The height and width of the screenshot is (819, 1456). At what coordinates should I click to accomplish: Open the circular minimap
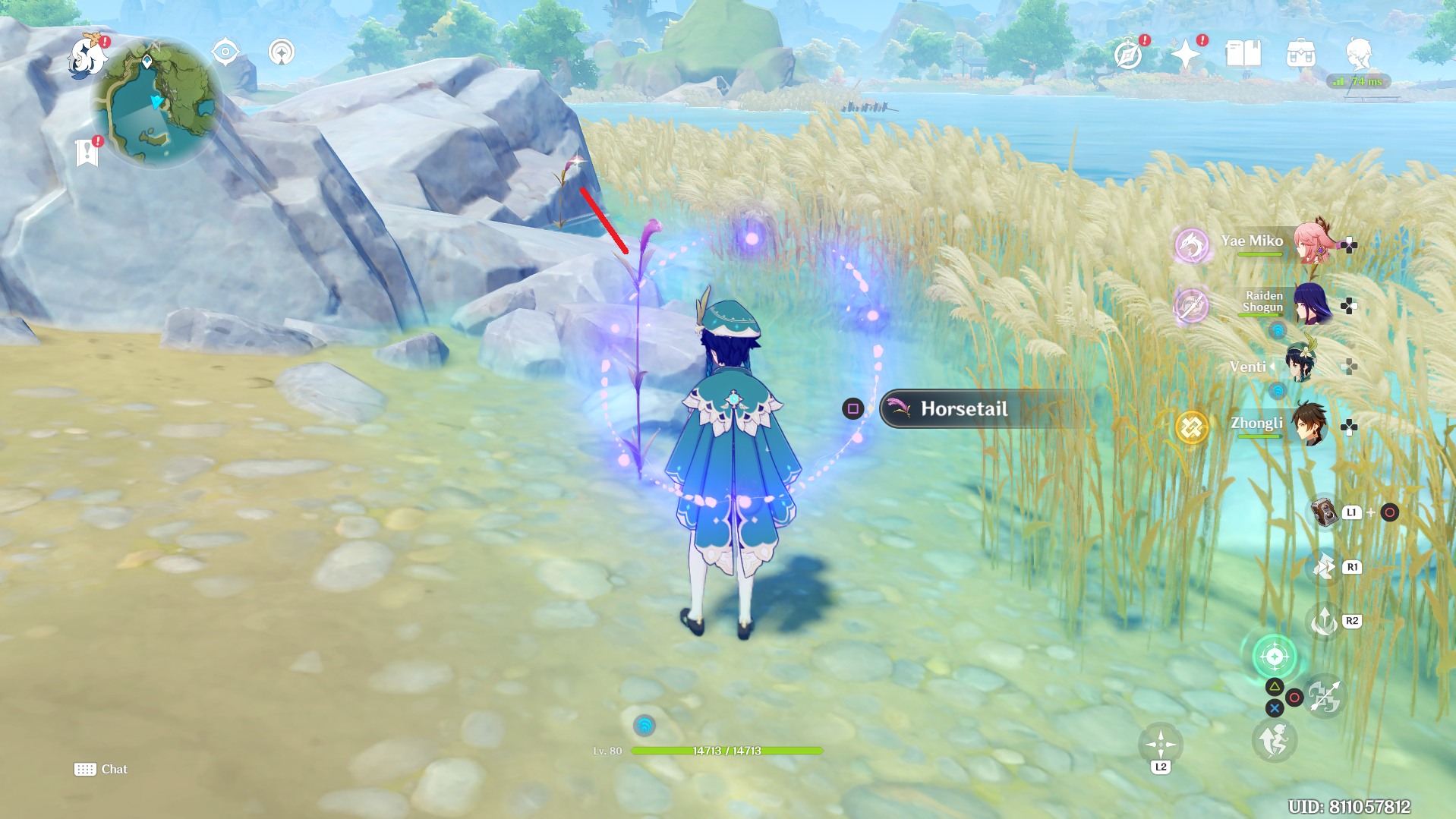click(x=157, y=104)
